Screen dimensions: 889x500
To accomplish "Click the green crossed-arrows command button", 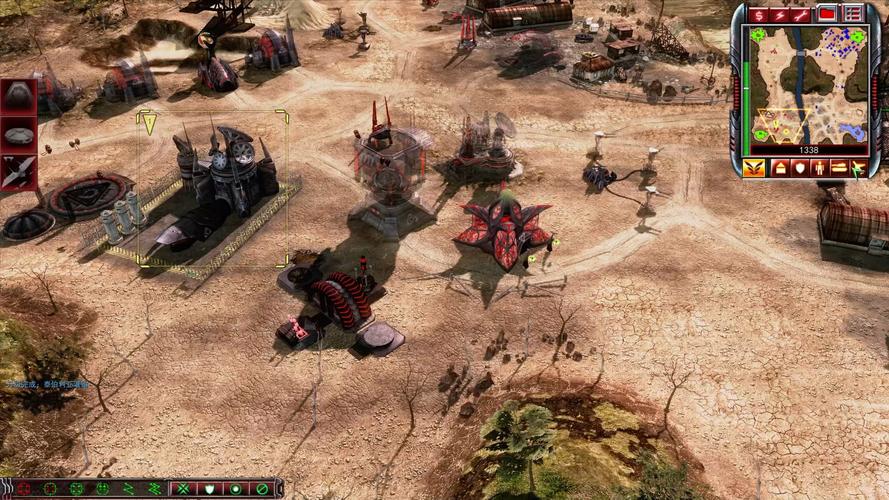I will pyautogui.click(x=183, y=489).
